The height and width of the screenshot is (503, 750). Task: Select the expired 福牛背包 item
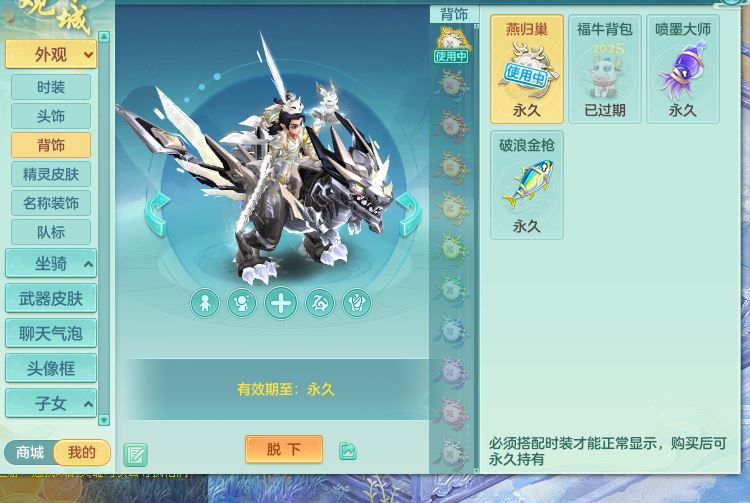[604, 69]
